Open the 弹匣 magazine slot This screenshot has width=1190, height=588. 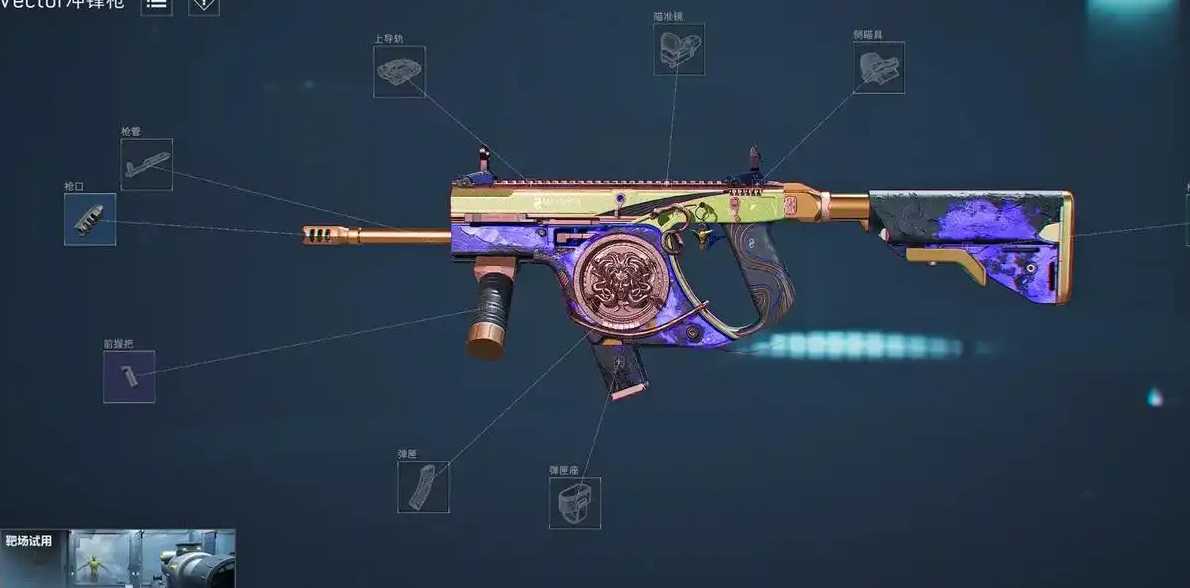pos(423,487)
